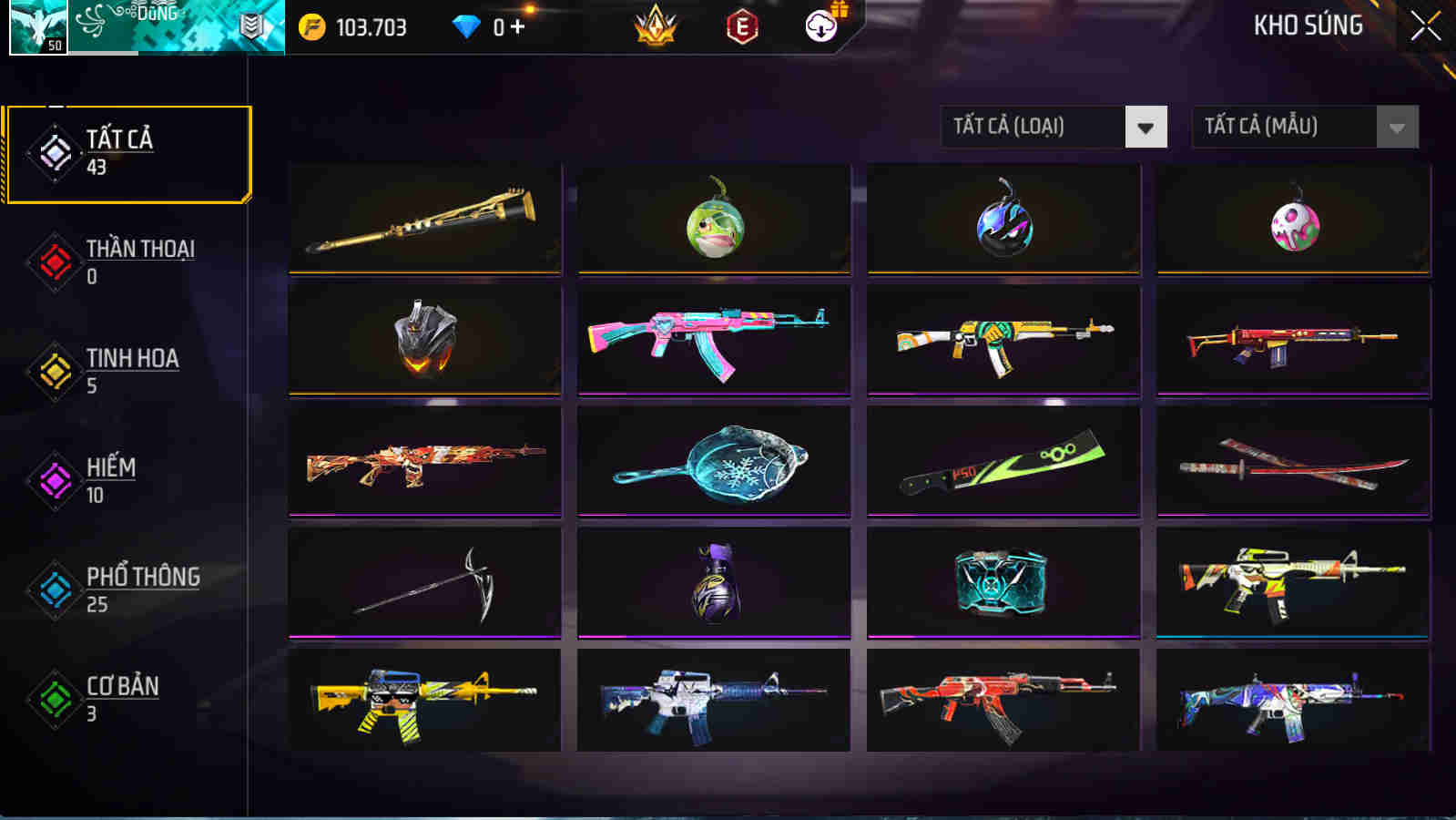Select the pink AK skin thumbnail
Screen dimensions: 1456x820
click(x=713, y=340)
